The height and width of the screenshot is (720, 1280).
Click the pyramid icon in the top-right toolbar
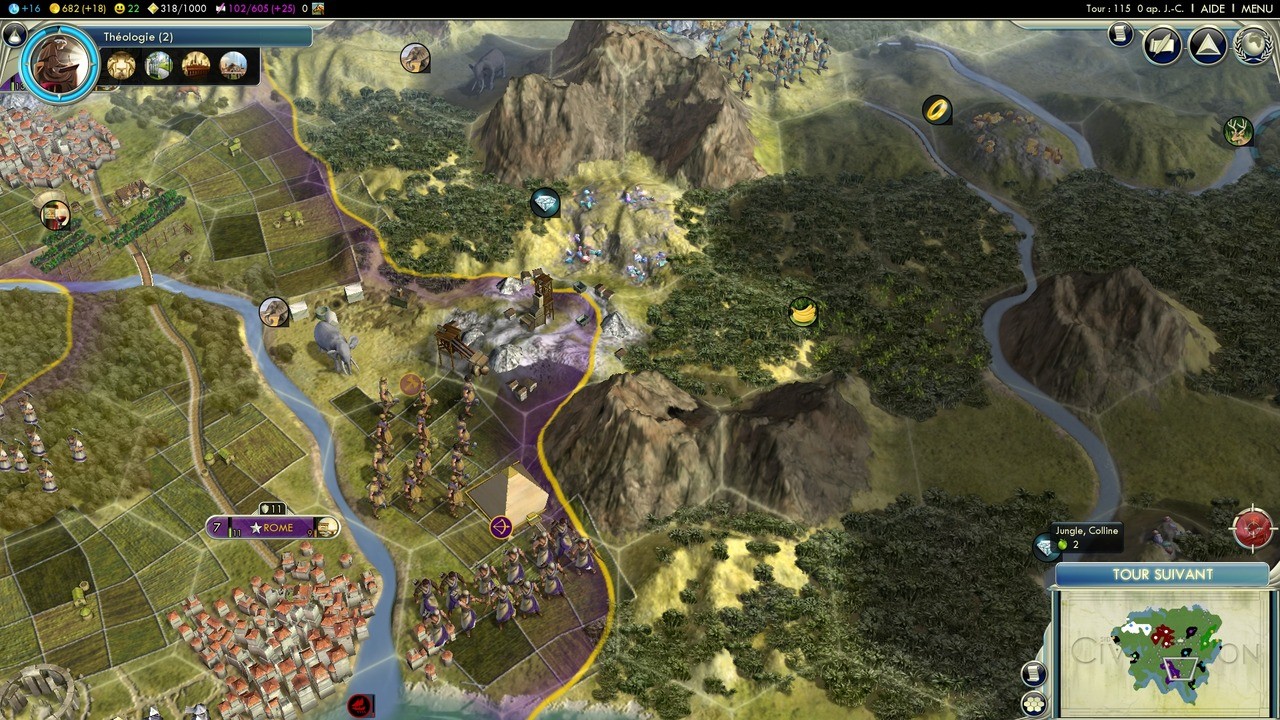coord(1207,44)
